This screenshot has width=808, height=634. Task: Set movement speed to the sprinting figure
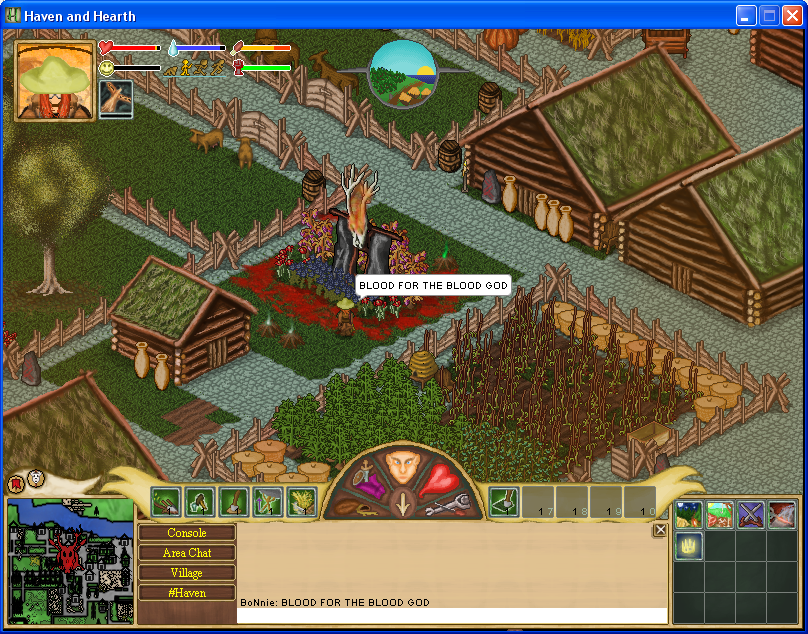click(217, 68)
